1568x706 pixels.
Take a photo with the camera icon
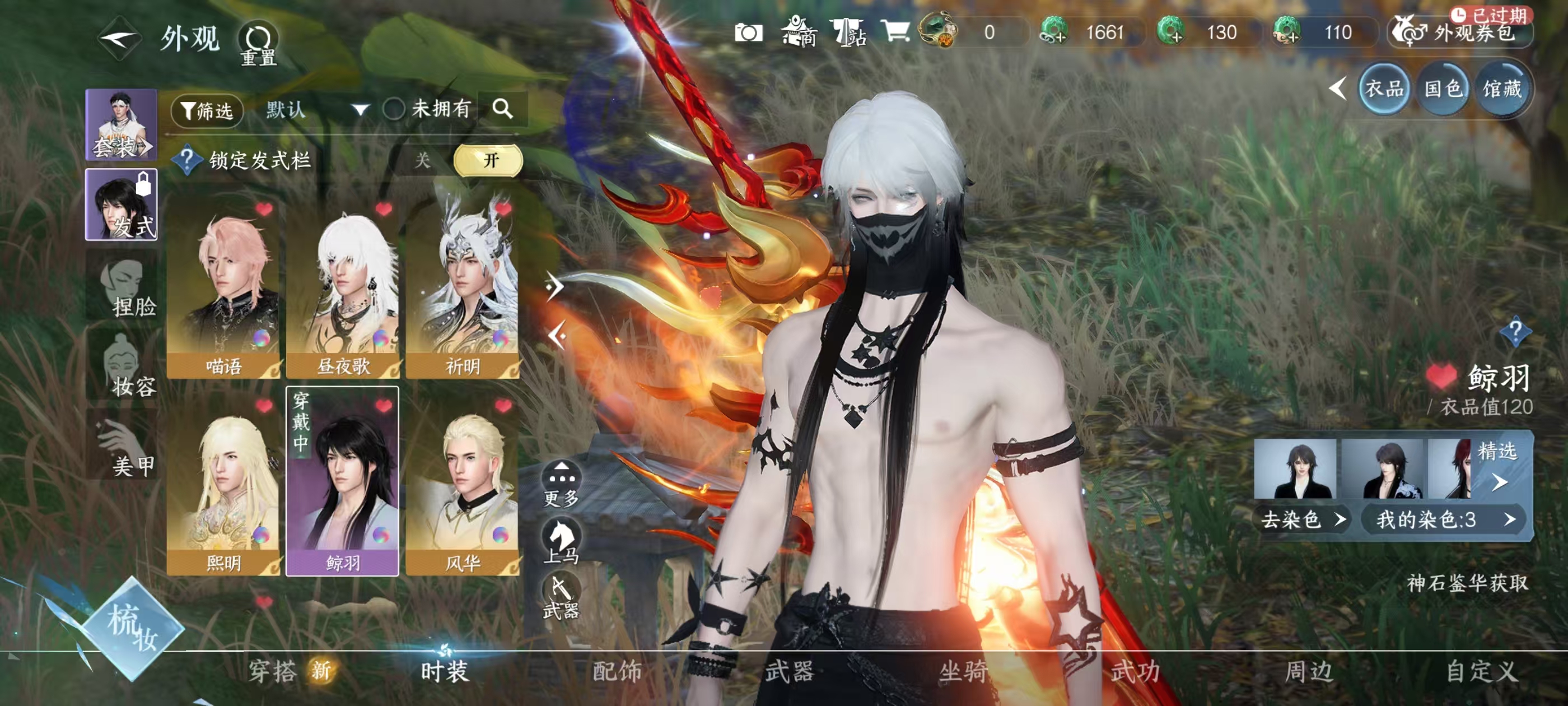748,32
